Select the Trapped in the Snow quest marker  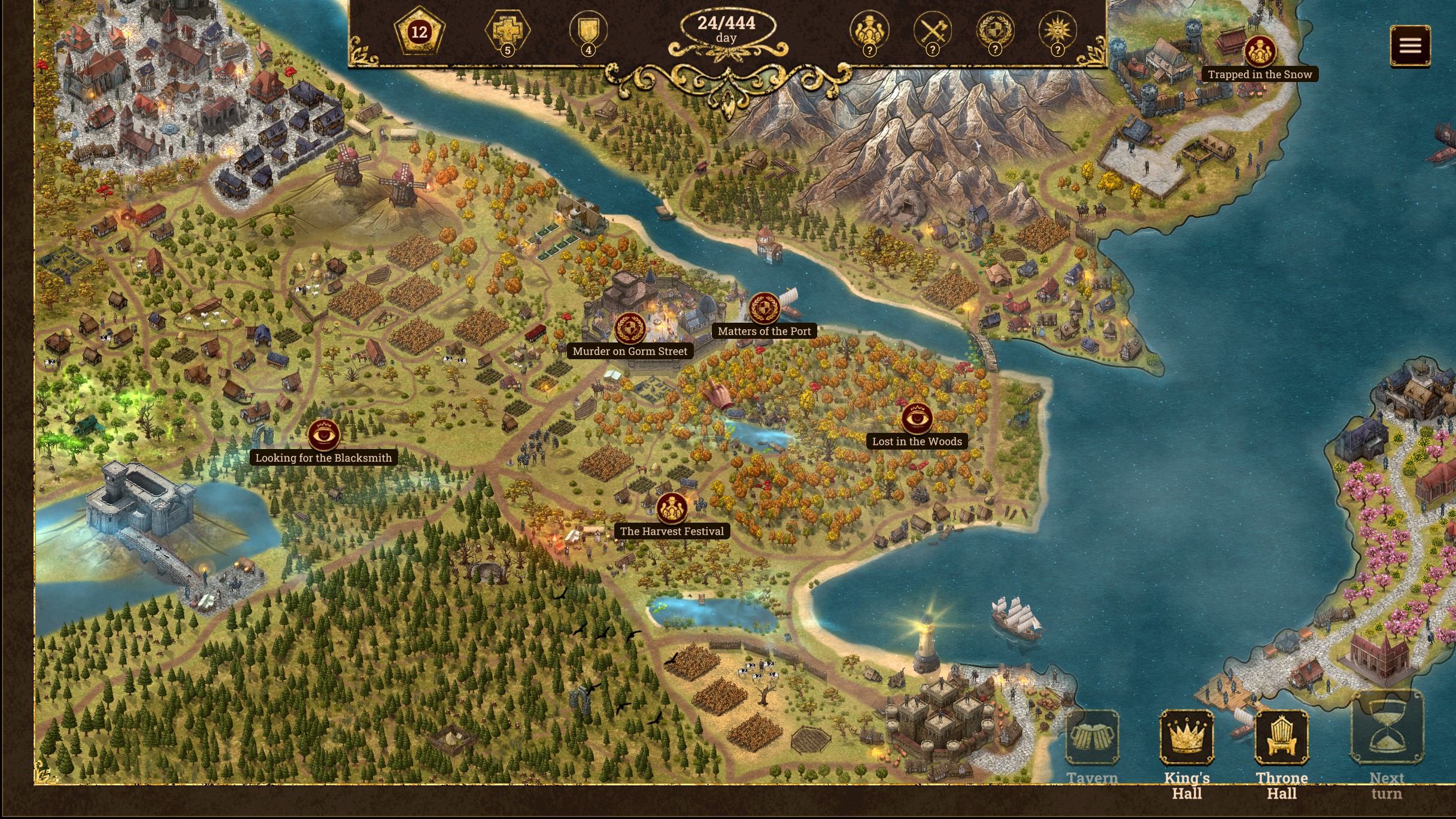point(1260,52)
